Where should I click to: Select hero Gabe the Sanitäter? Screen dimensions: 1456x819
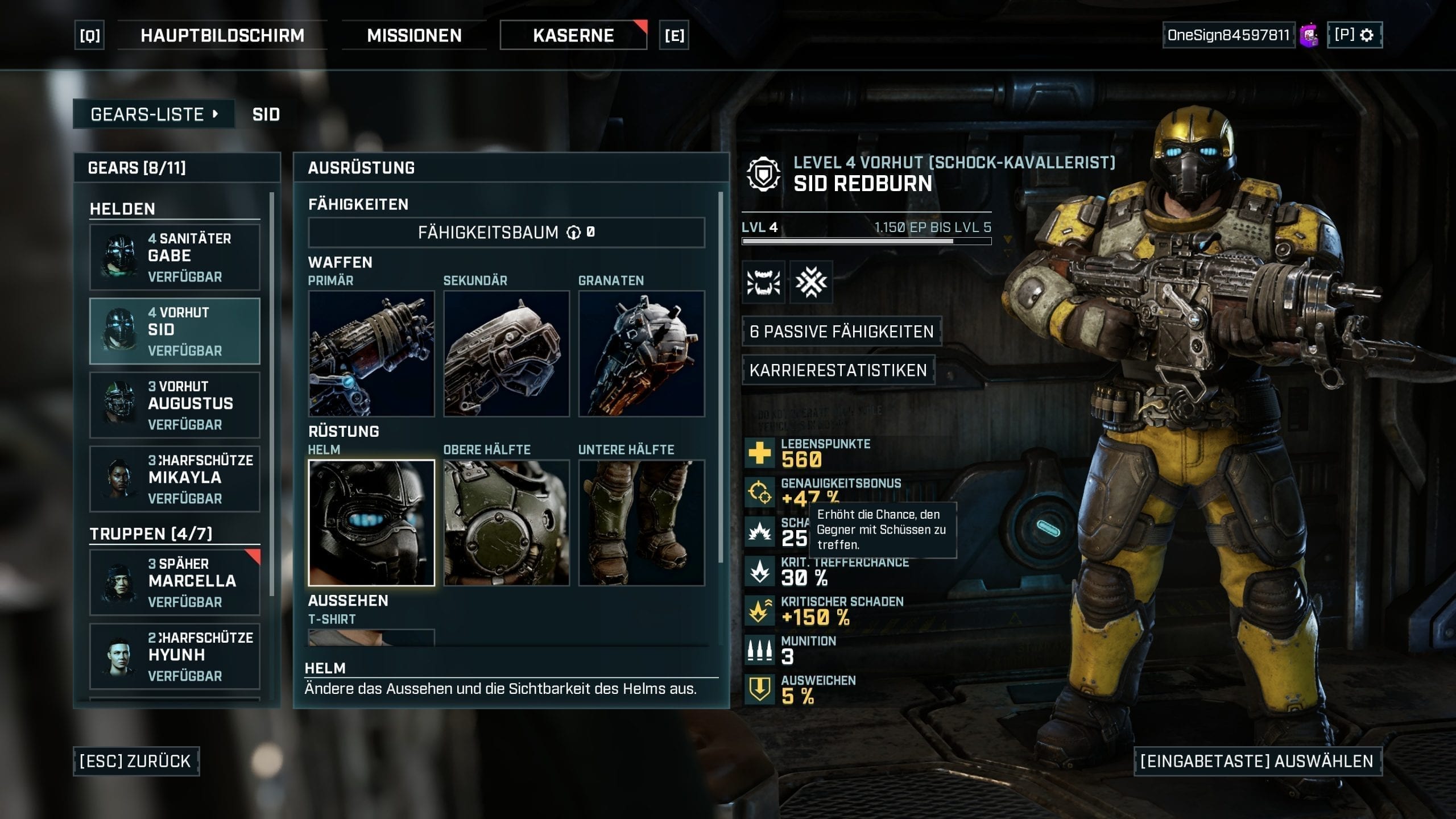[x=175, y=257]
